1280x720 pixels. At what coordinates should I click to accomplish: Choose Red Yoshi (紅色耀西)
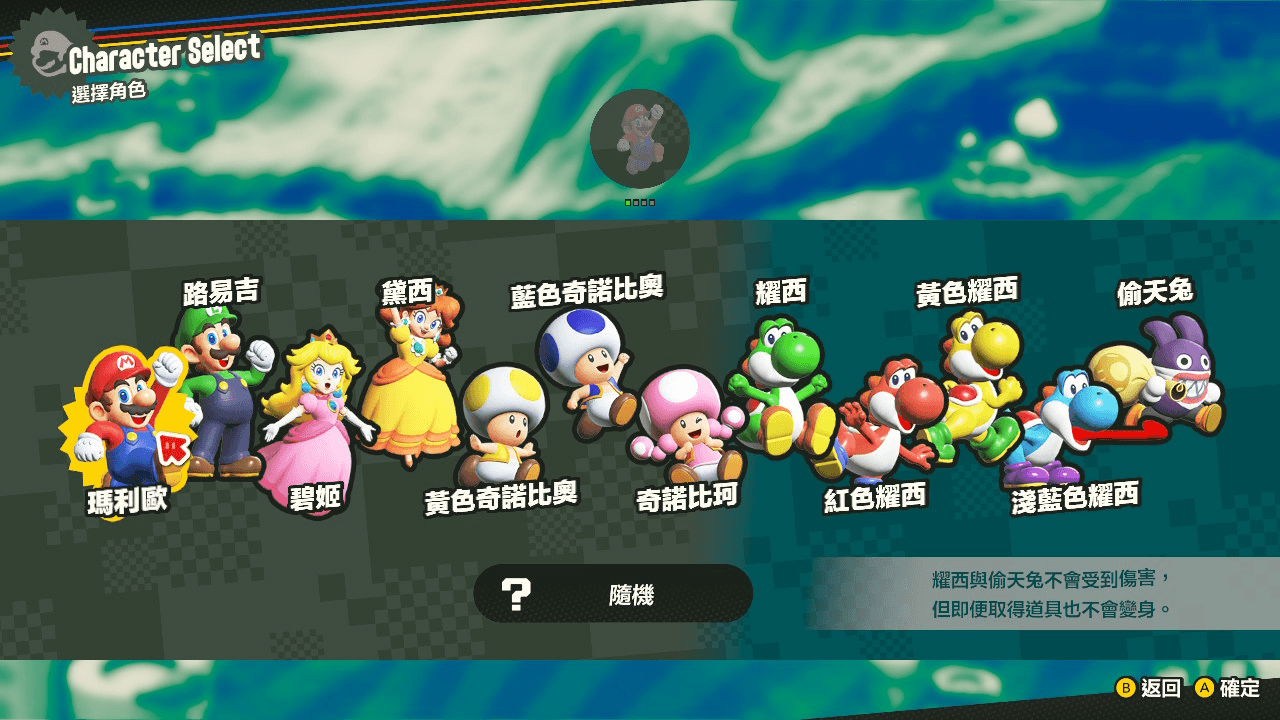pyautogui.click(x=875, y=420)
